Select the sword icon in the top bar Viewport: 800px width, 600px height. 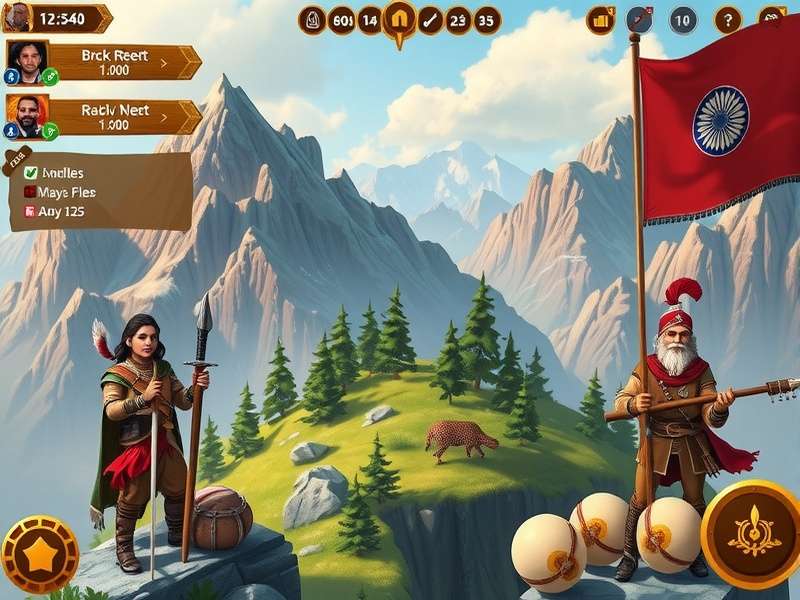click(x=430, y=19)
